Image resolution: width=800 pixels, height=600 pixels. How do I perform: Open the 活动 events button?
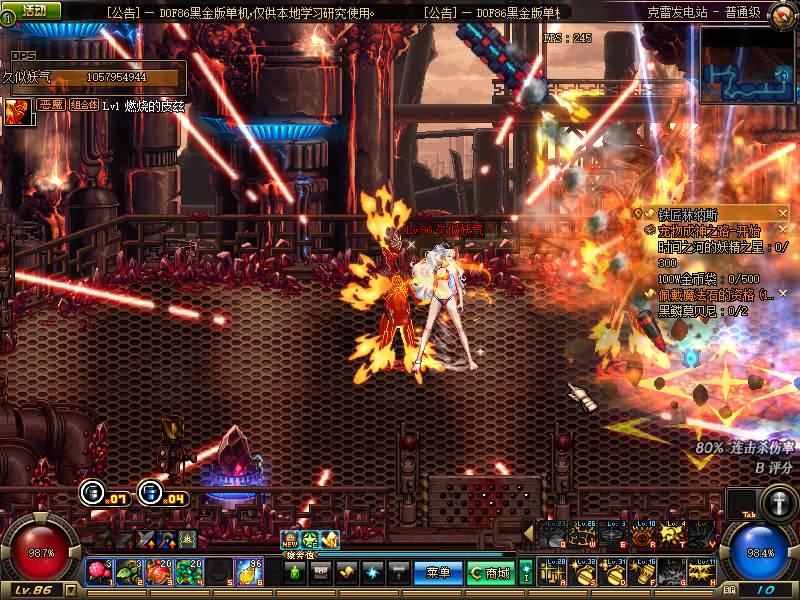click(x=33, y=10)
